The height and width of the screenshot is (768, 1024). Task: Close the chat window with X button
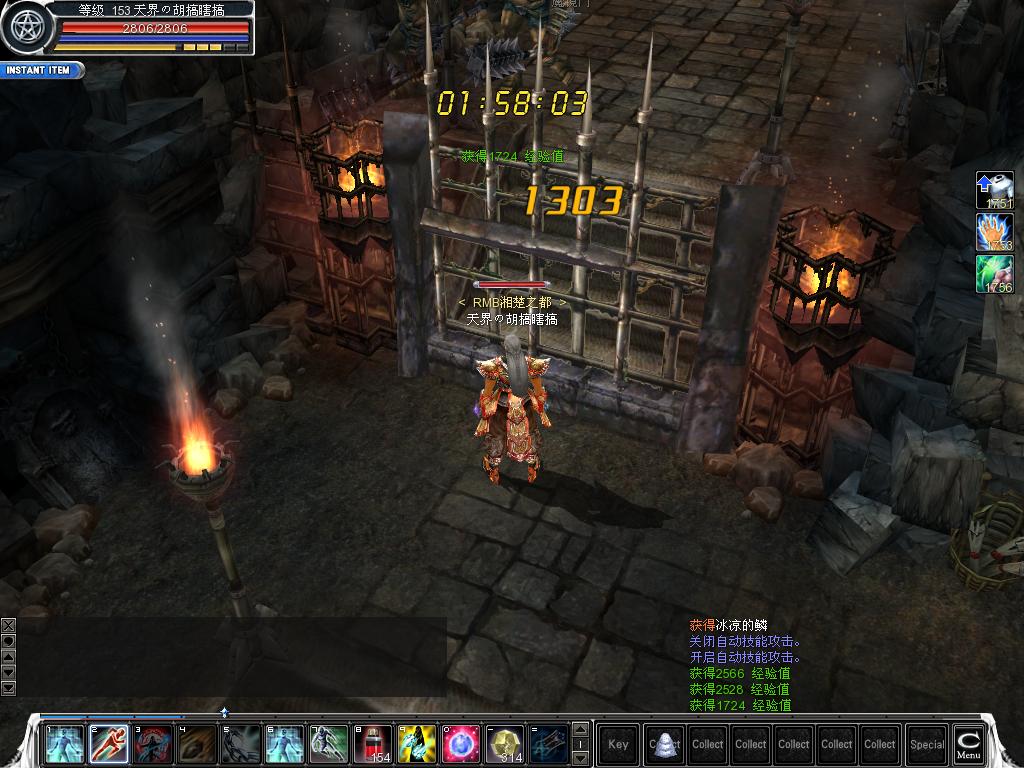(x=9, y=625)
